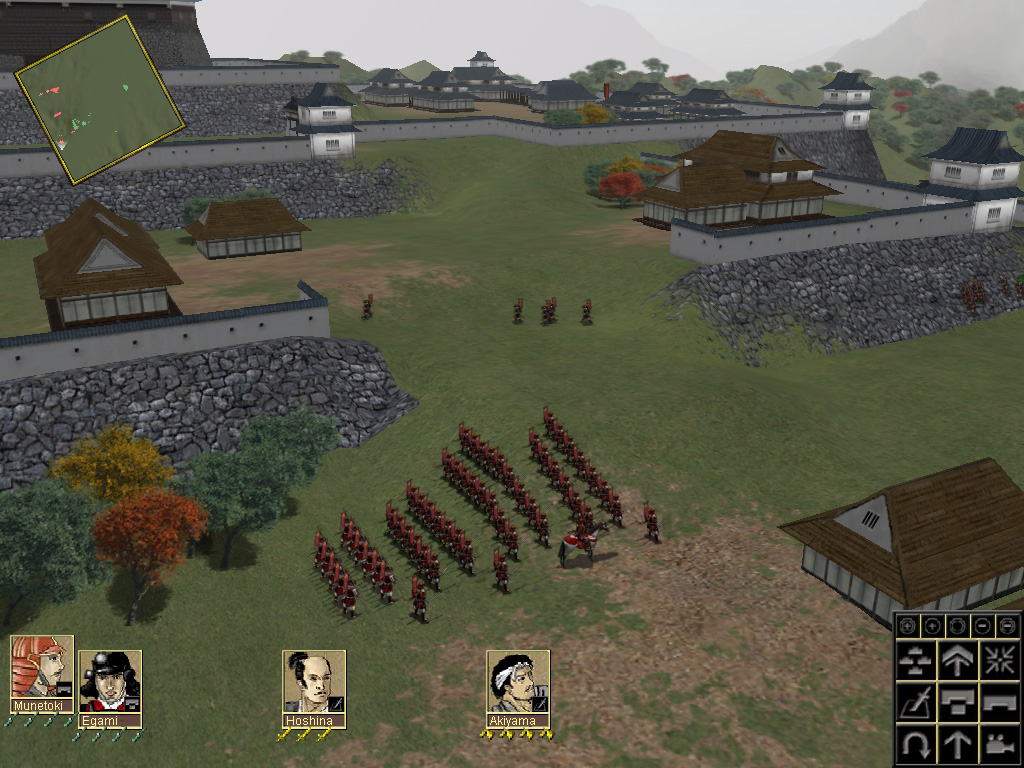Click the double-ringed plus speed button
This screenshot has height=768, width=1024.
(908, 626)
